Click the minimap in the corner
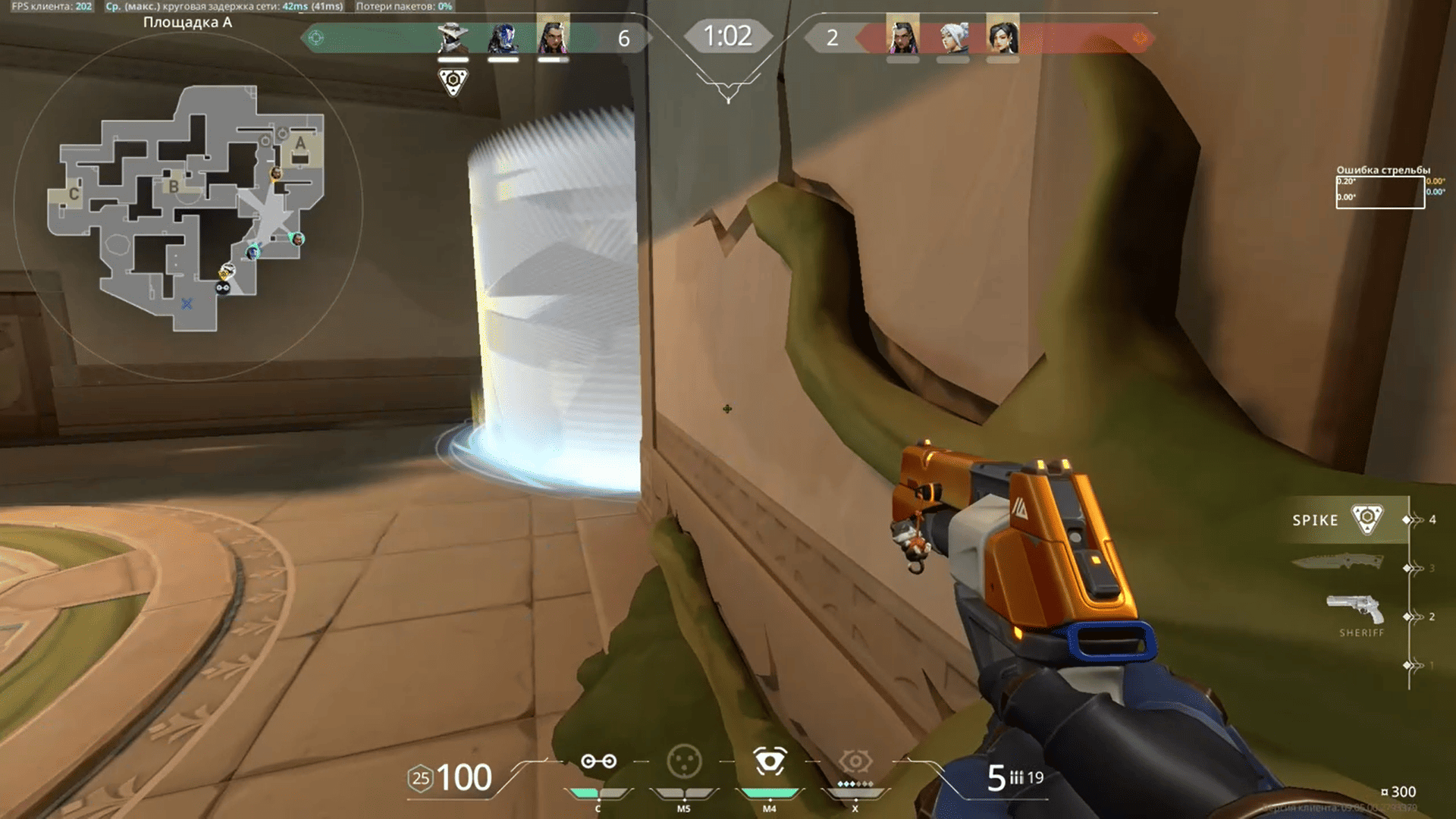This screenshot has height=819, width=1456. coord(188,206)
